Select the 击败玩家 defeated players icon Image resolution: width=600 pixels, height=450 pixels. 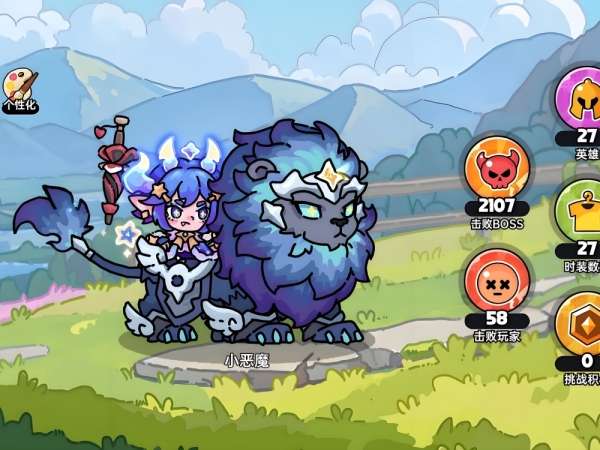(x=497, y=281)
